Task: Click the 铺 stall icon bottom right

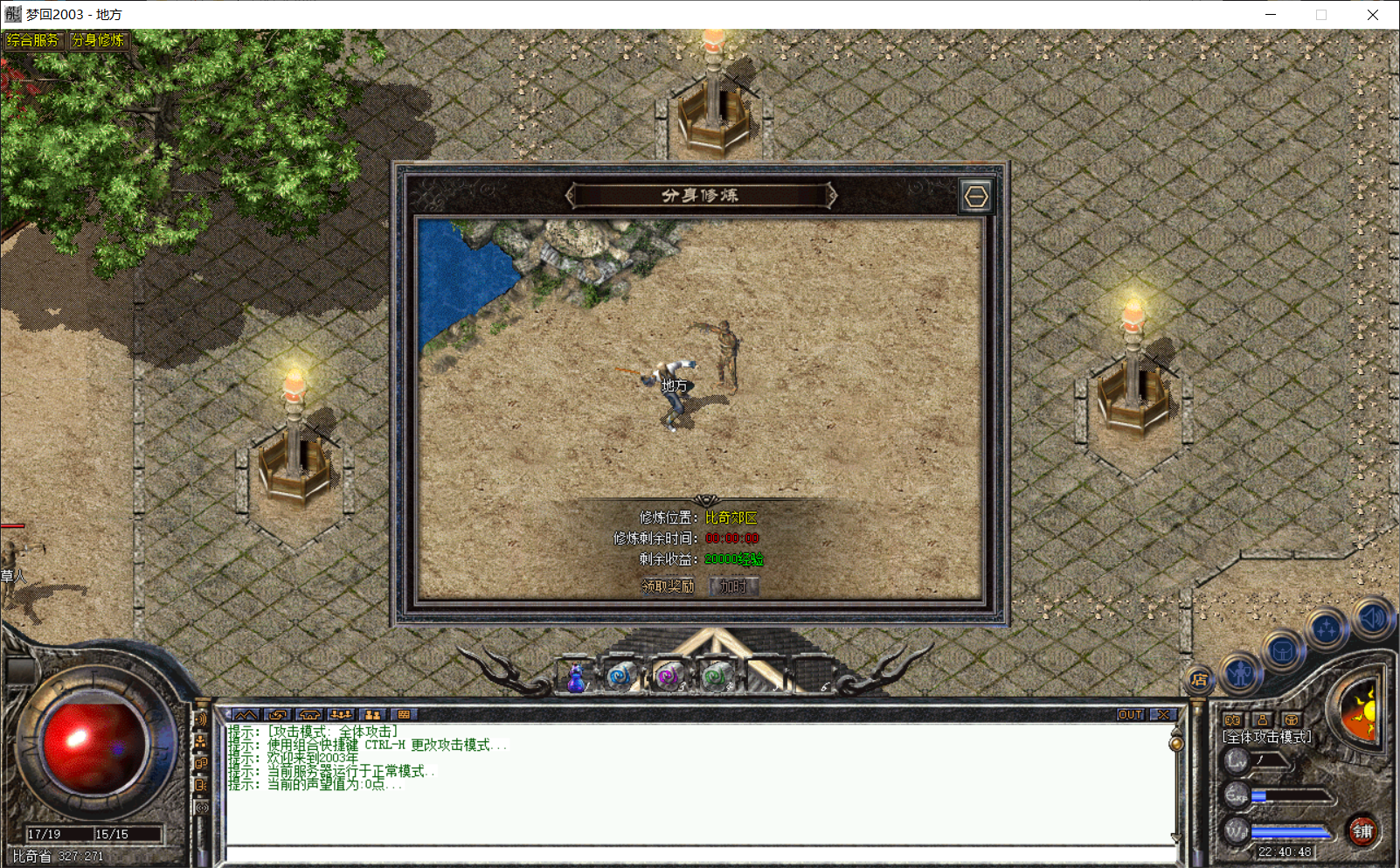Action: 1363,831
